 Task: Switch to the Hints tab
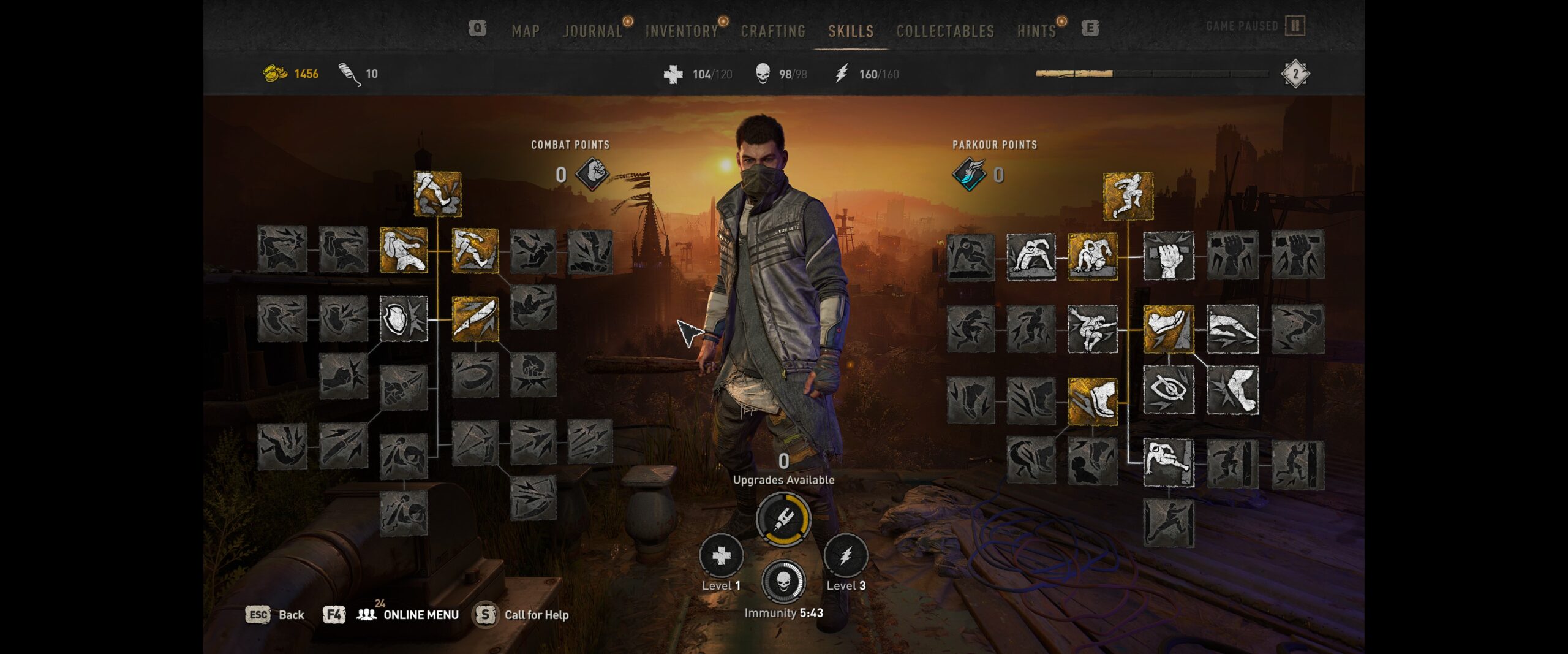(1036, 31)
